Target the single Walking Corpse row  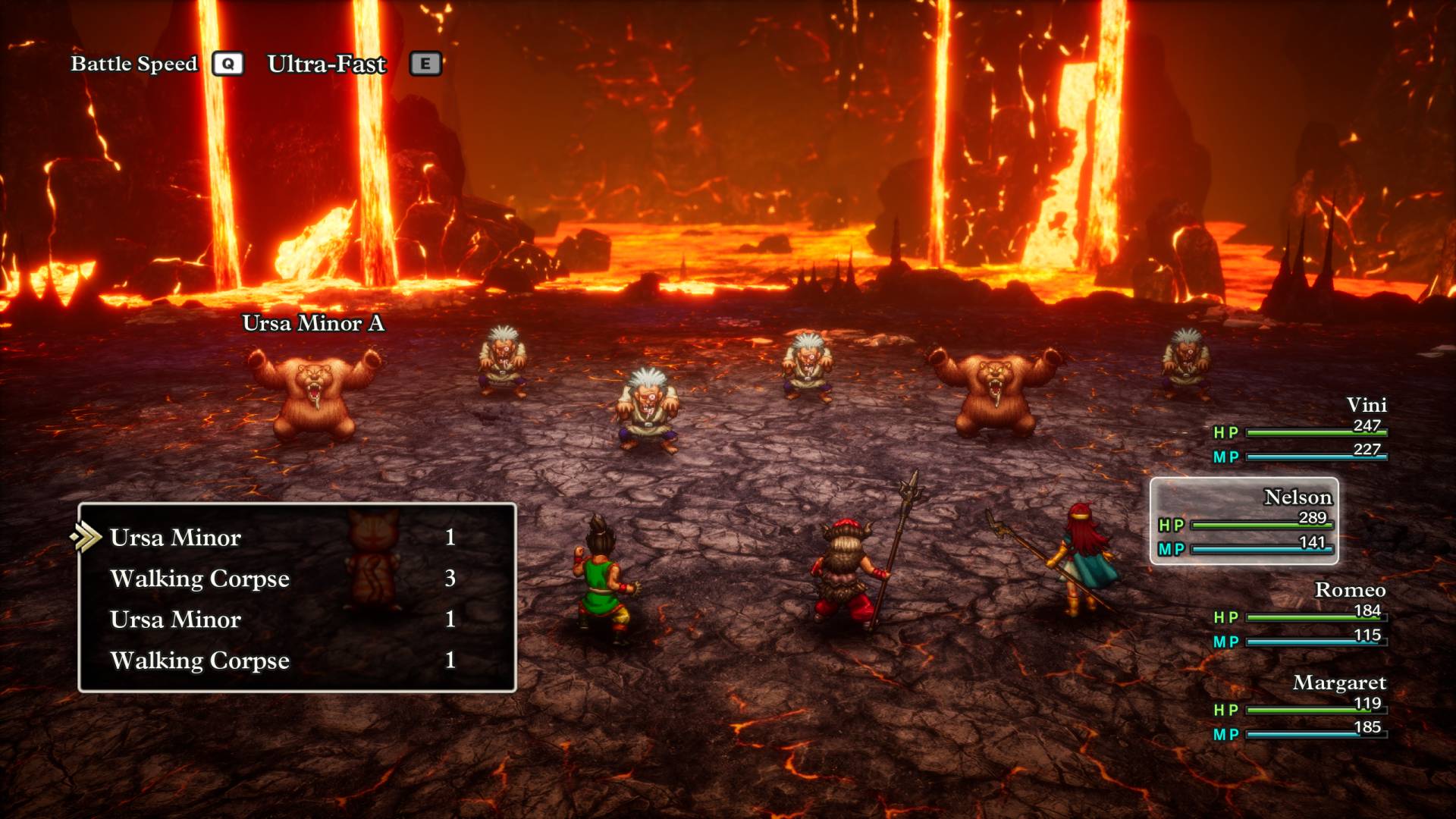[200, 661]
